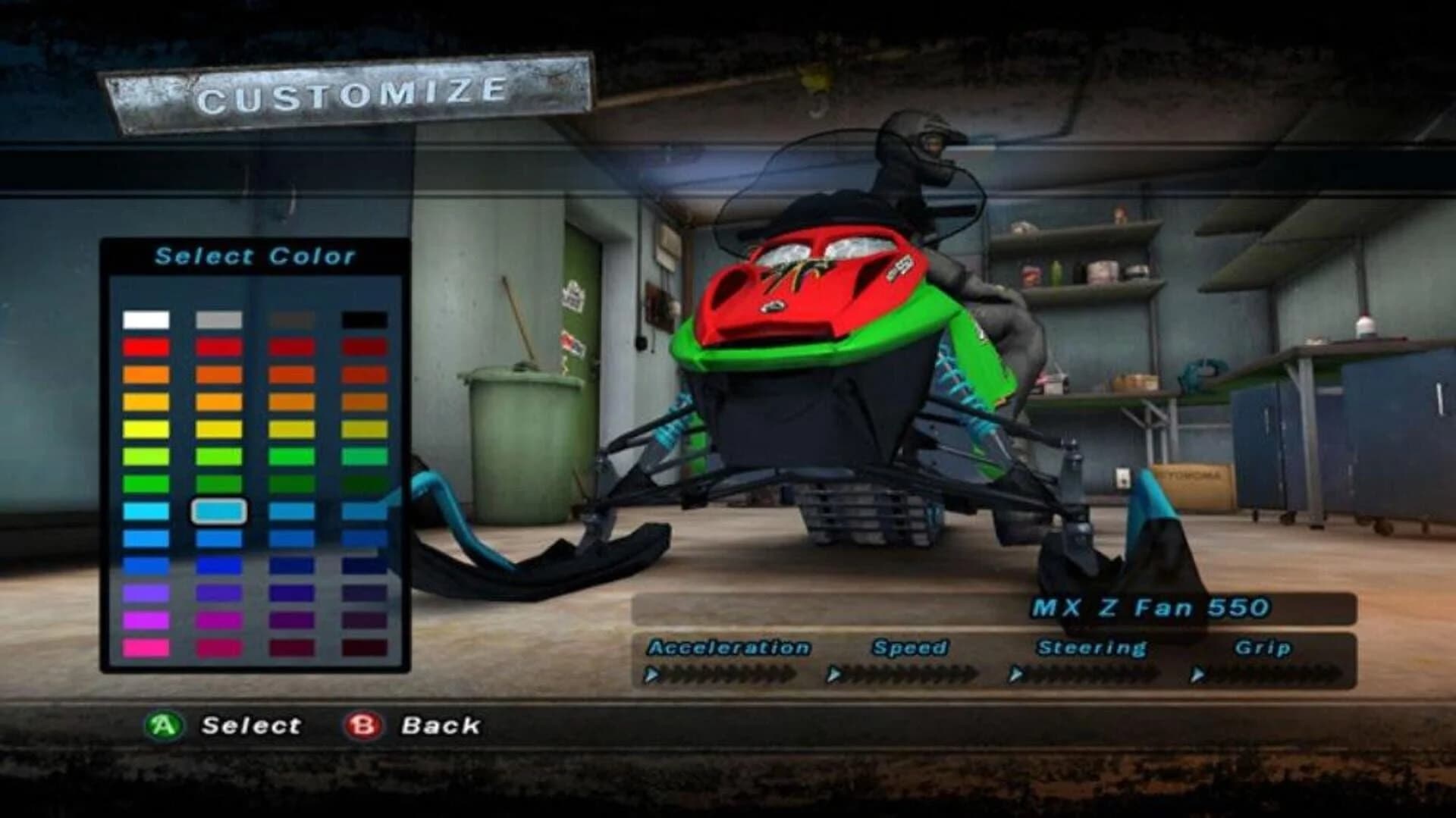Pick the magenta swatch in the second column

click(x=219, y=619)
